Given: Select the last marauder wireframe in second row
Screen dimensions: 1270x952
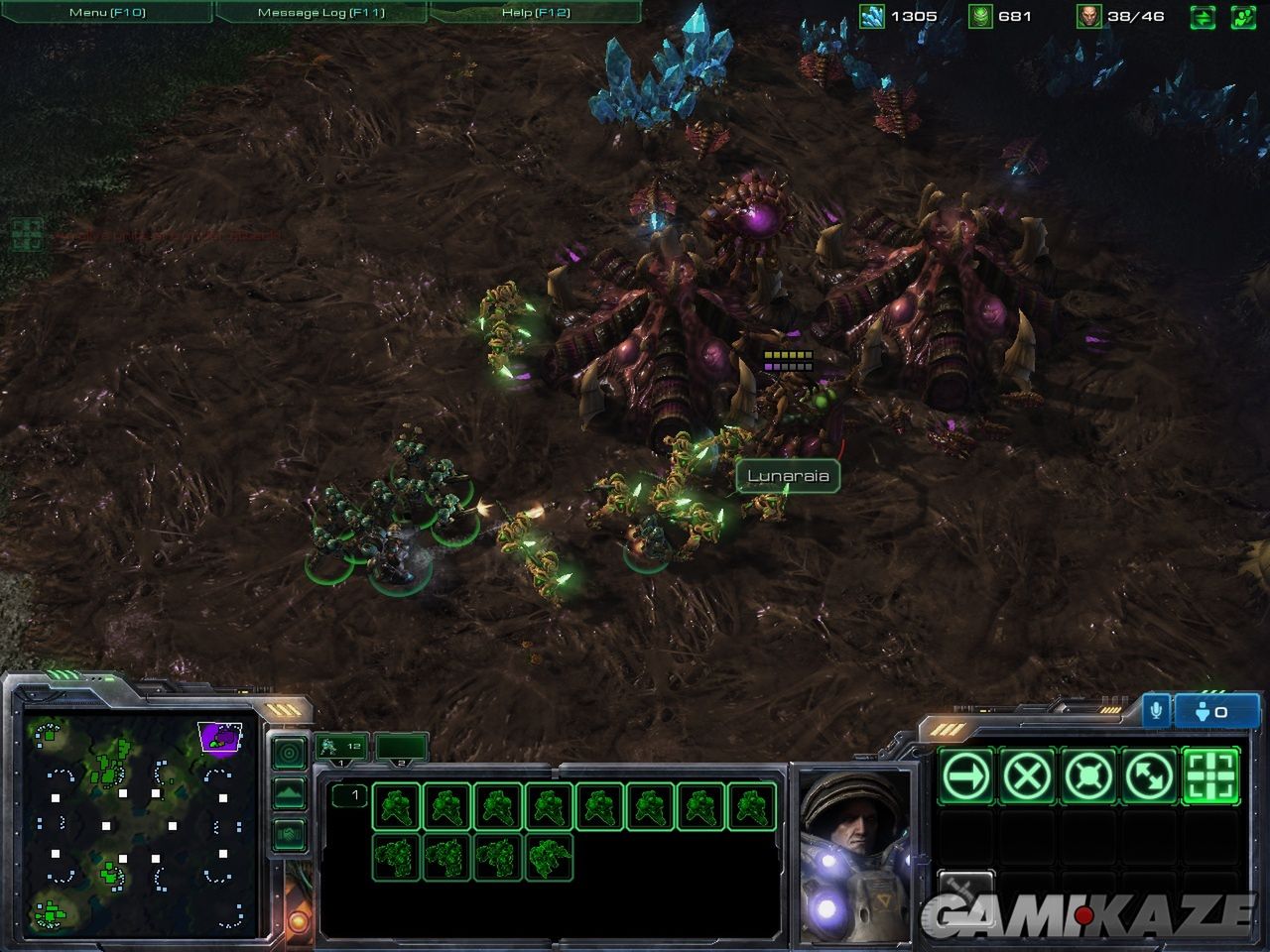Looking at the screenshot, I should click(x=551, y=857).
